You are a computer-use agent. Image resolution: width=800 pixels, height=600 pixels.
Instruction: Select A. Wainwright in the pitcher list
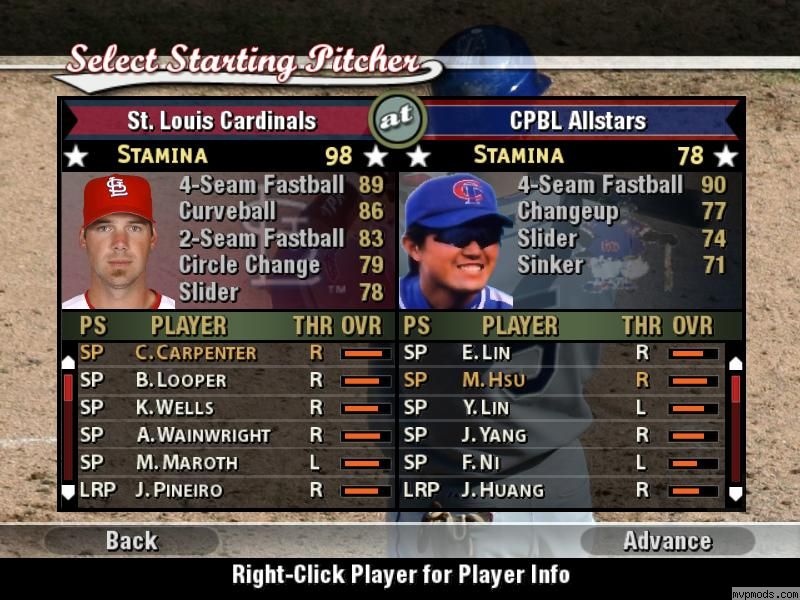coord(203,435)
